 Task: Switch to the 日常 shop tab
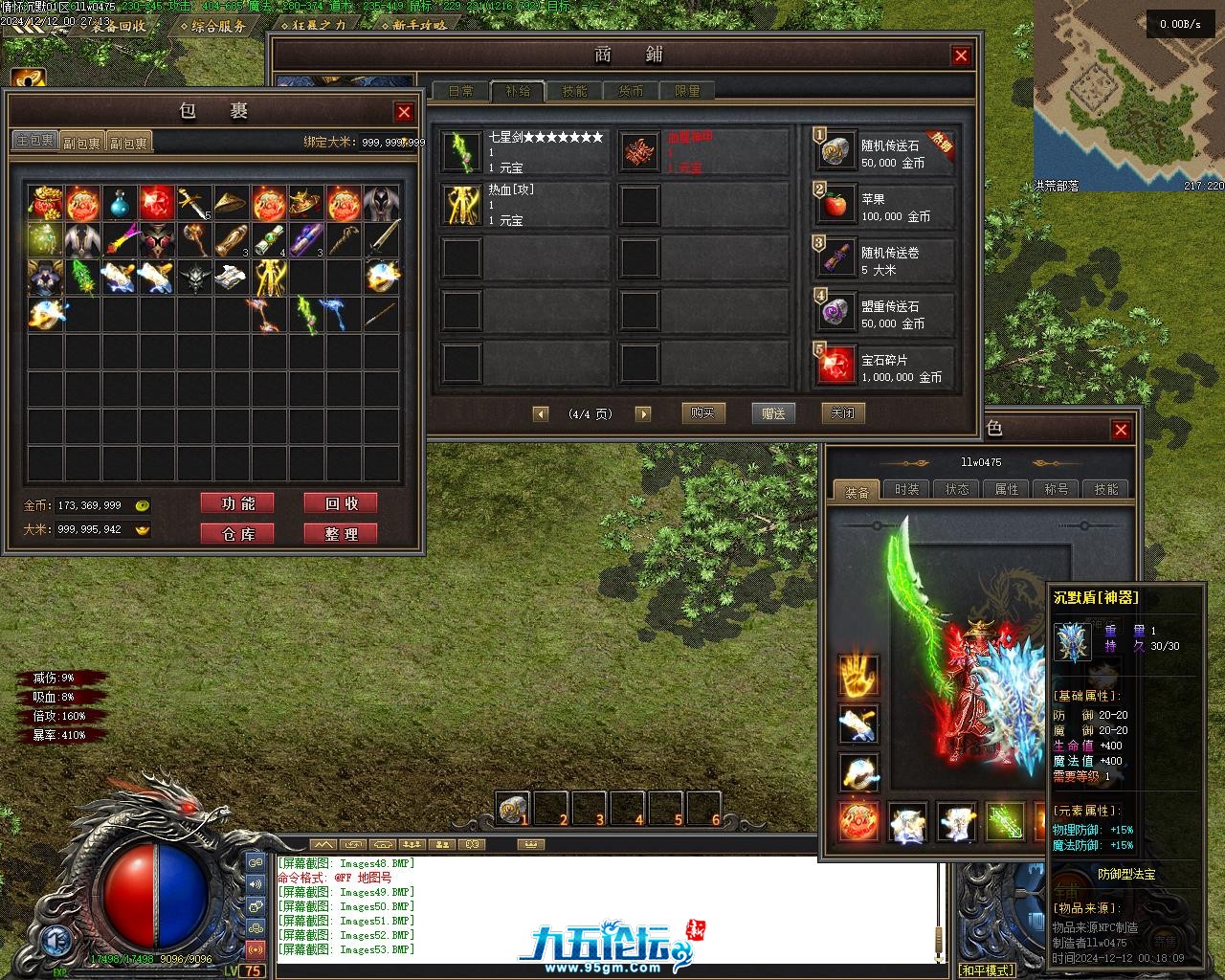click(x=460, y=91)
